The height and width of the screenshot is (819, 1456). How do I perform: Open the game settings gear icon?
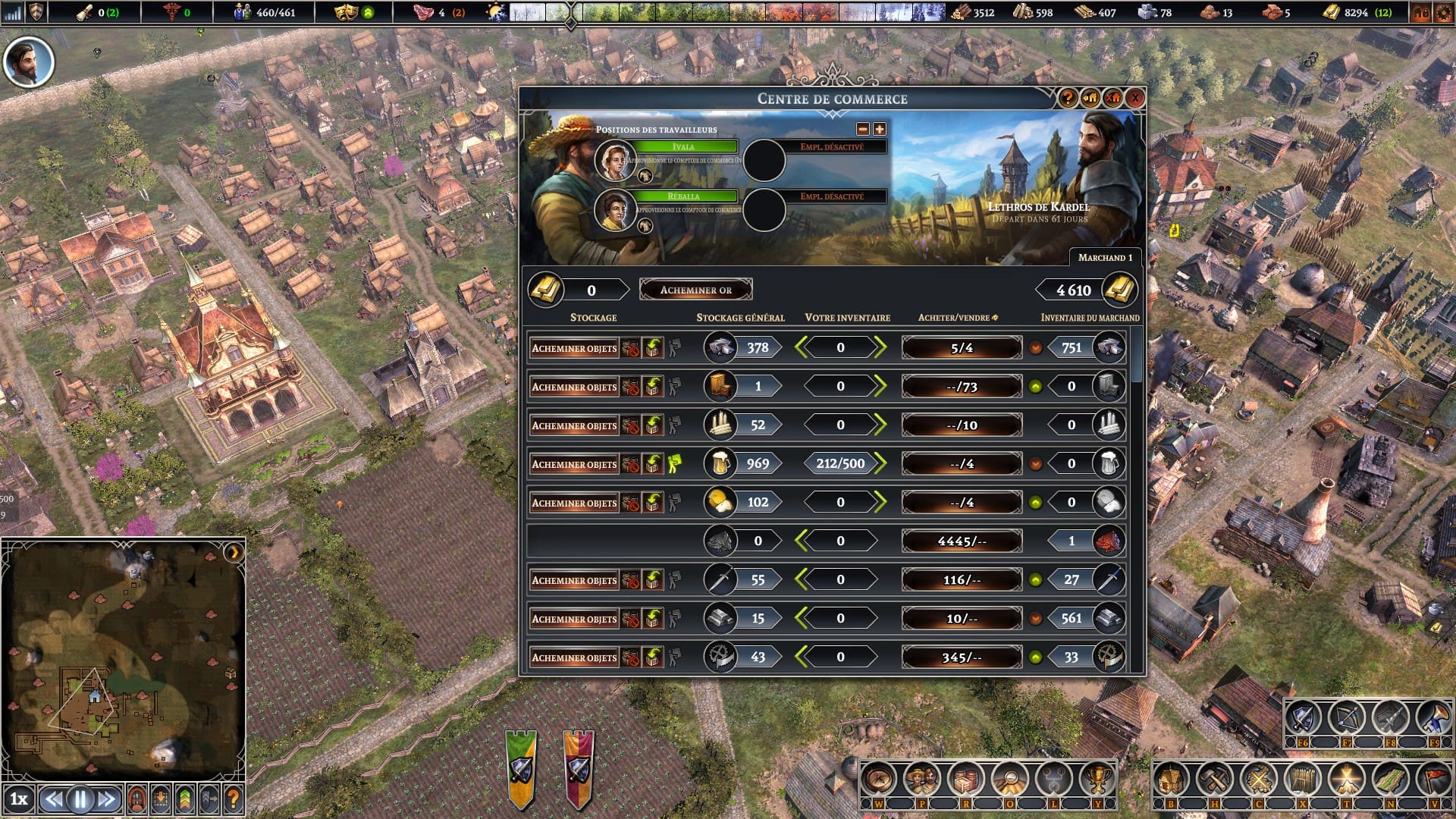(1443, 12)
